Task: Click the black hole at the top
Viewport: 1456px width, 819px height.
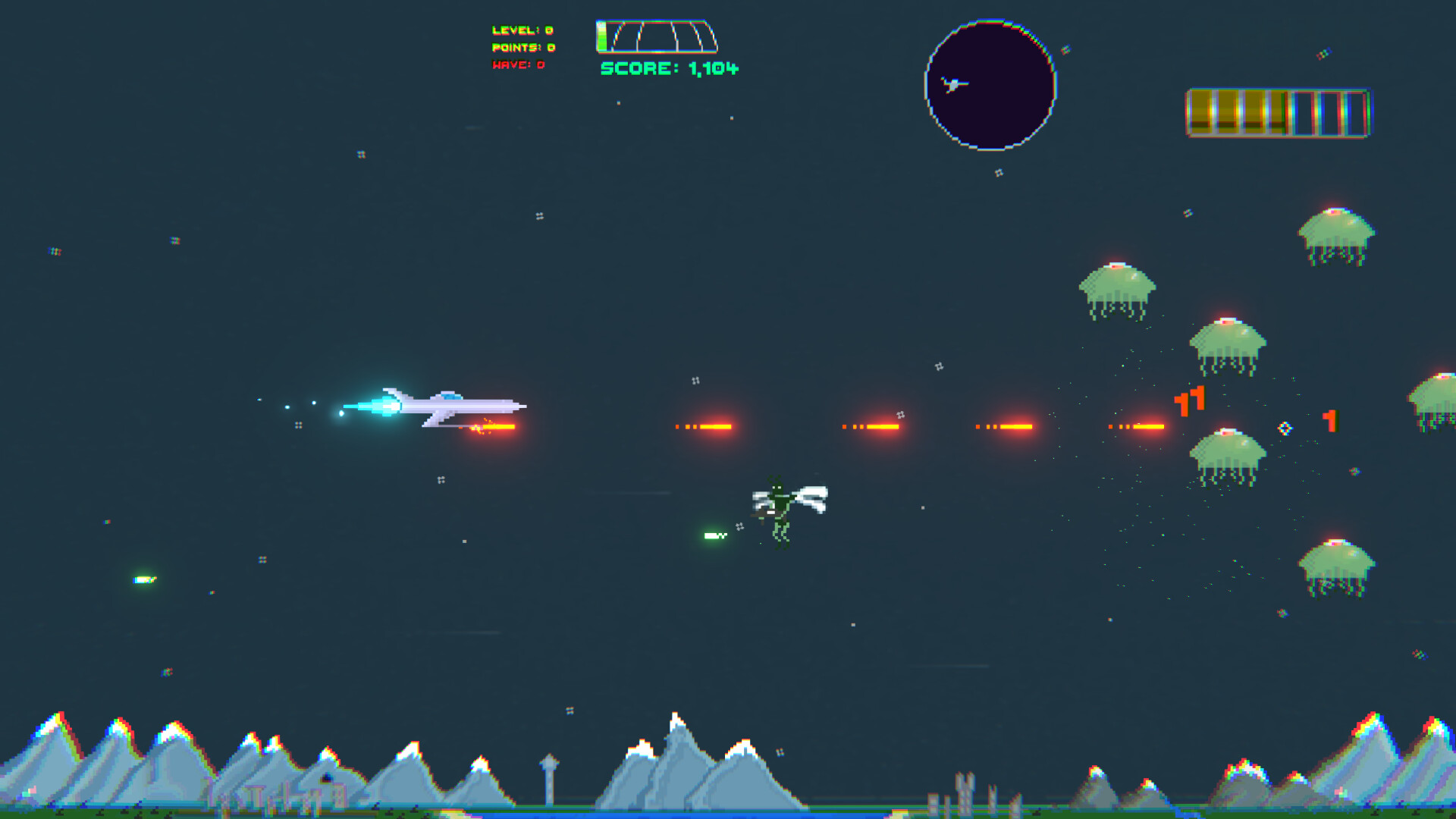Action: 990,83
